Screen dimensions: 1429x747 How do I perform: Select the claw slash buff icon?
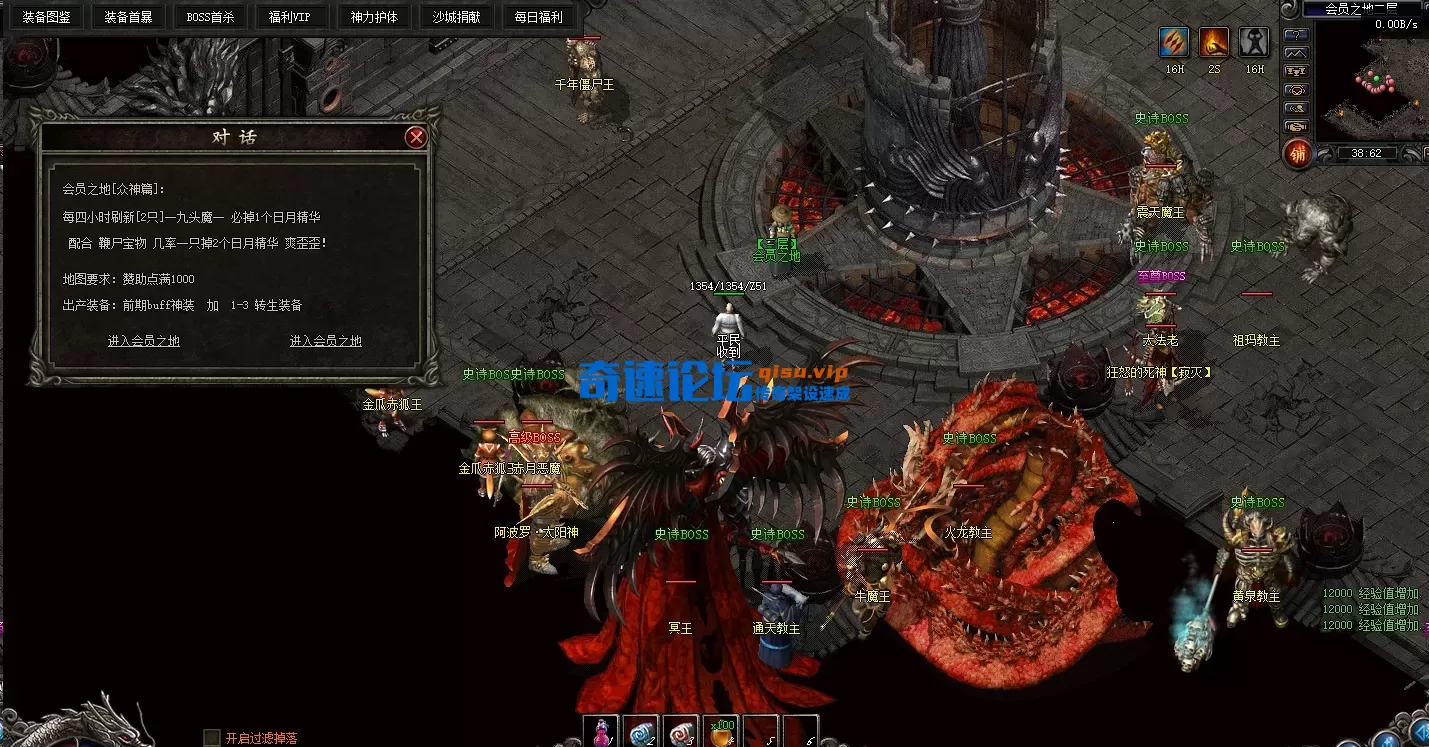coord(1174,42)
